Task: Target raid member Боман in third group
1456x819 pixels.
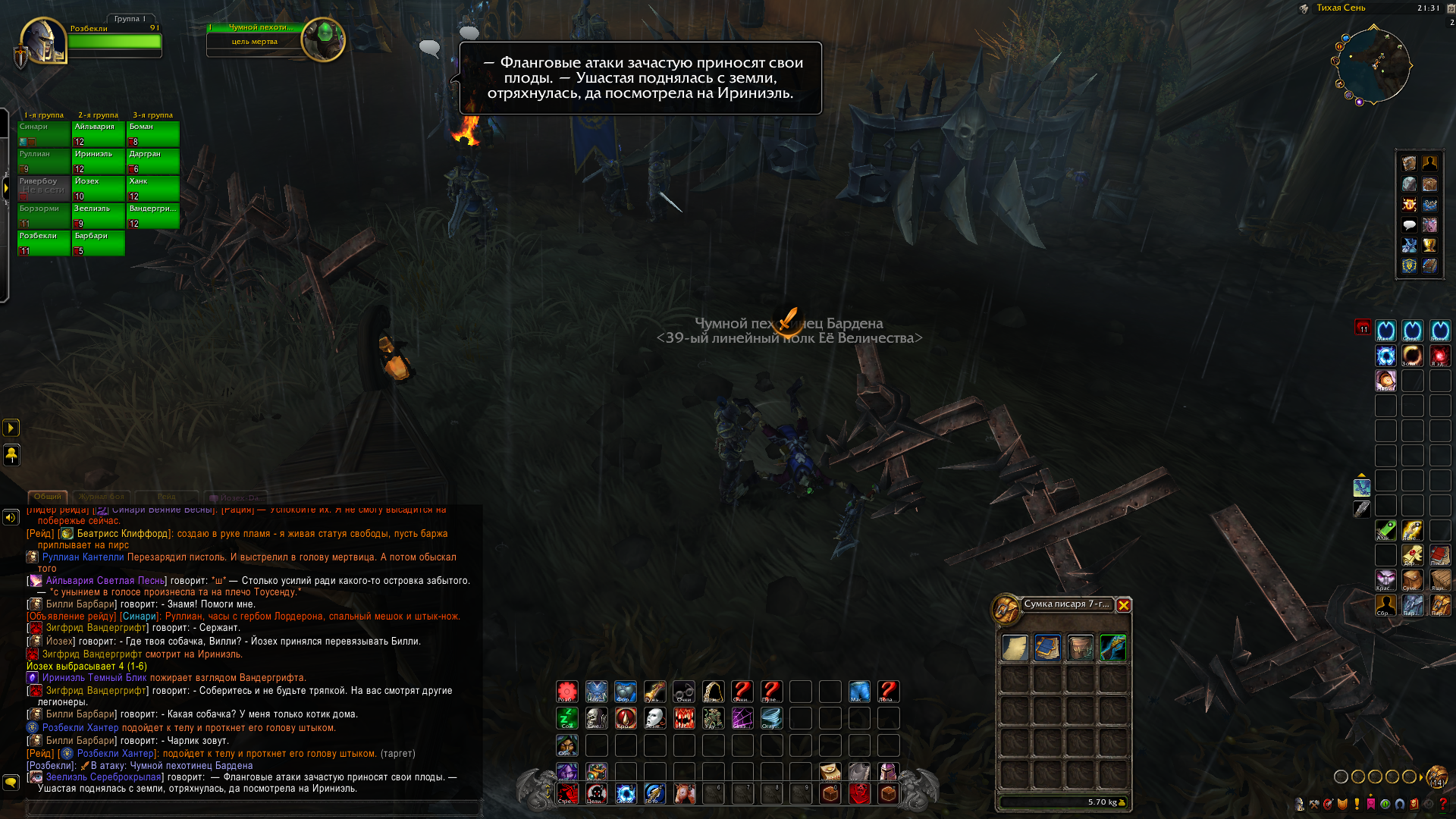Action: pos(153,133)
